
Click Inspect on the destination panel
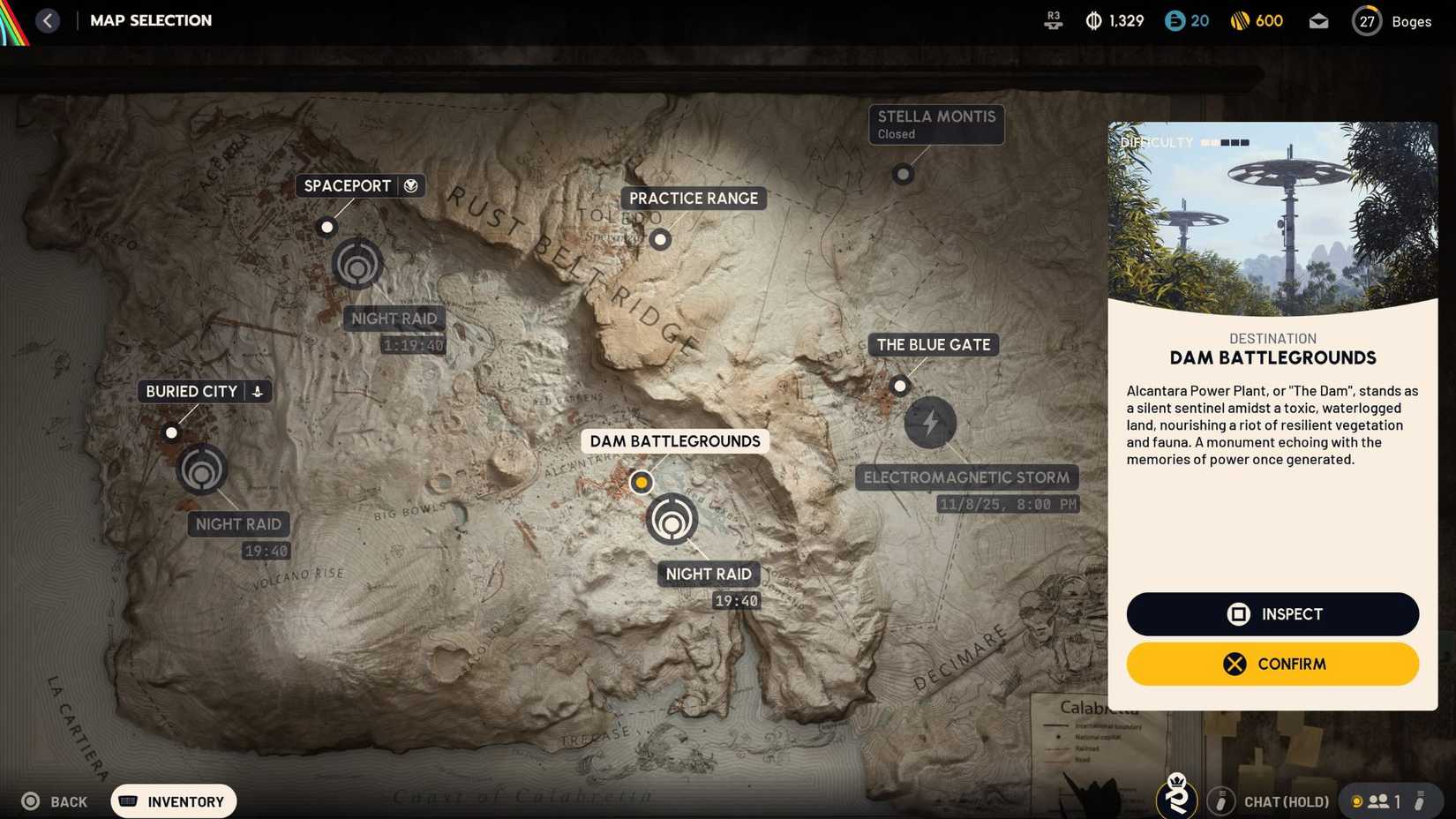pos(1272,613)
